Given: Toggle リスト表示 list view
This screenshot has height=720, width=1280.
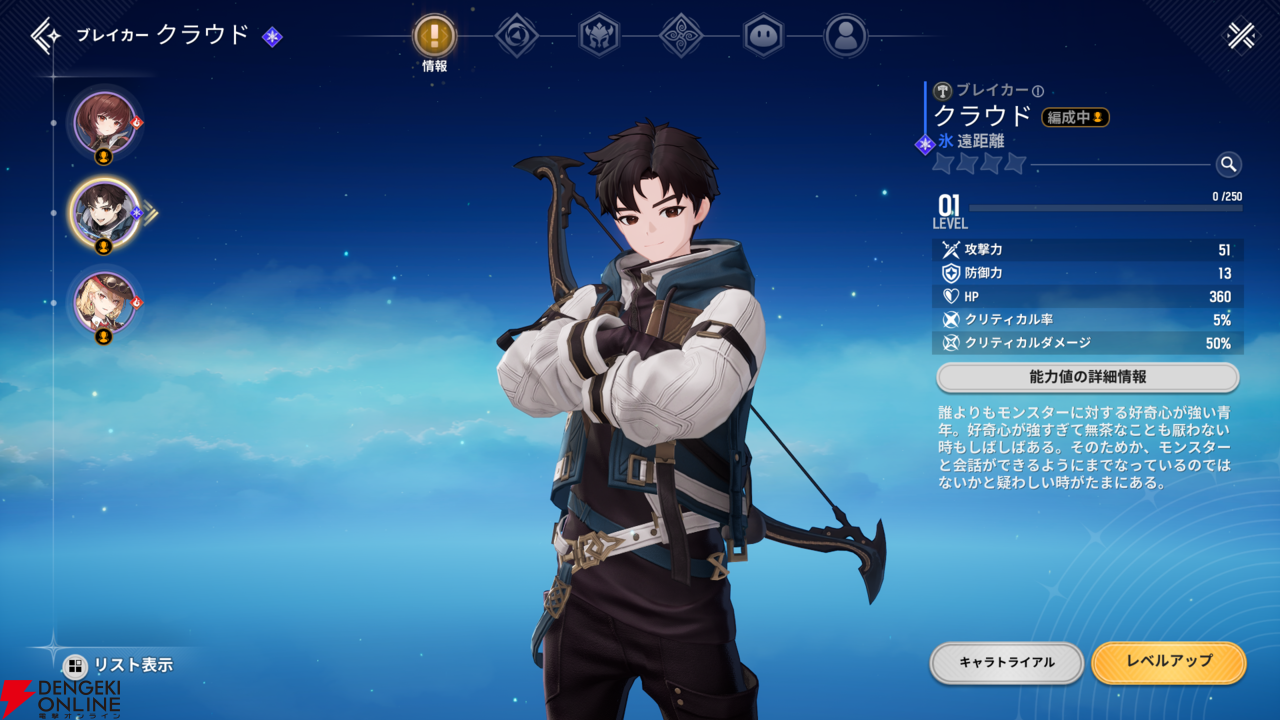Looking at the screenshot, I should click(x=118, y=665).
